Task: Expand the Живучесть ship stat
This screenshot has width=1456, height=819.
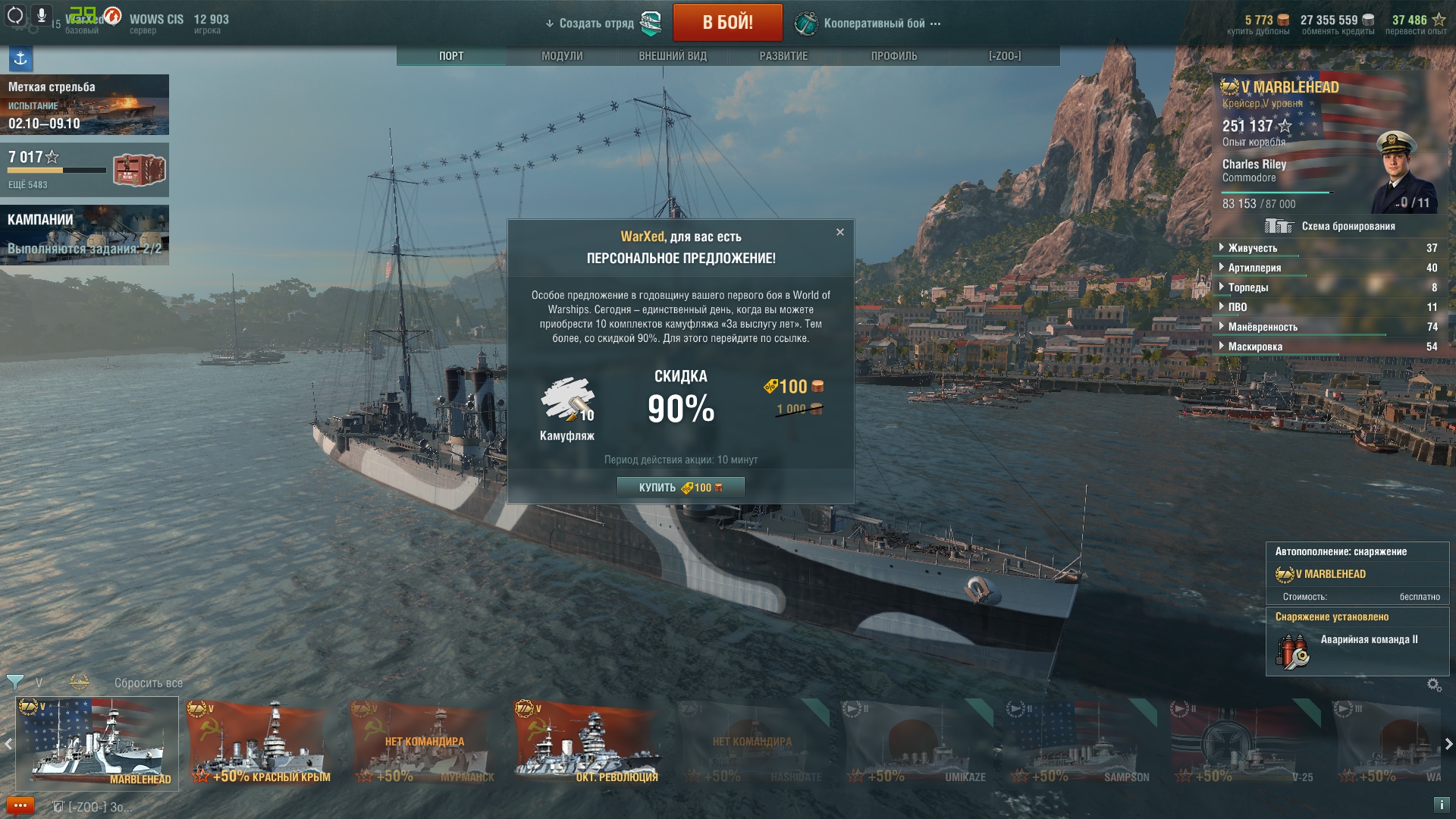Action: [x=1253, y=248]
